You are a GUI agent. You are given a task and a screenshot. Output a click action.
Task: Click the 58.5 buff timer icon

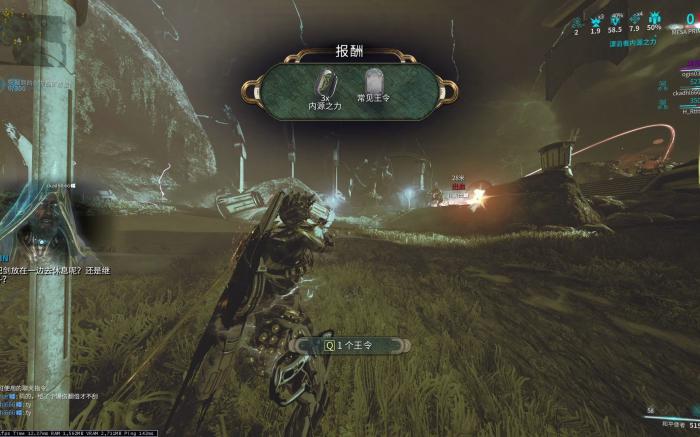click(x=614, y=20)
